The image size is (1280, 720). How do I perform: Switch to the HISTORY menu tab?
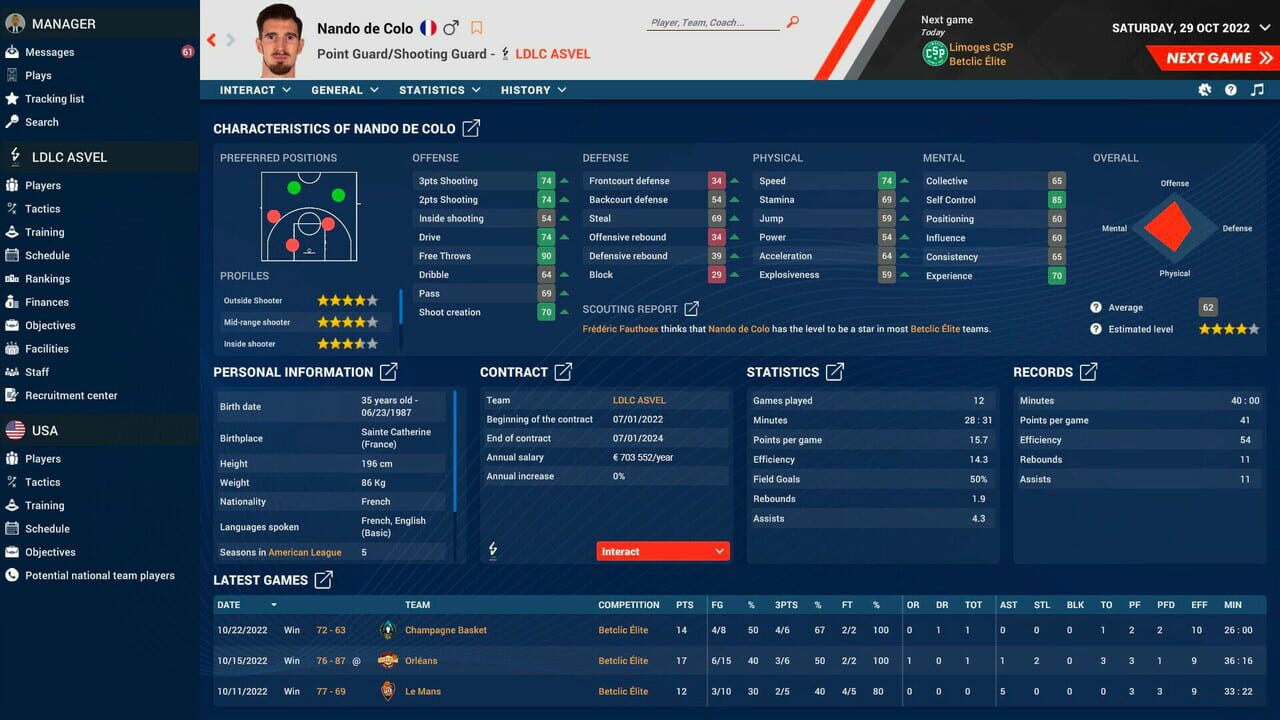click(x=533, y=90)
